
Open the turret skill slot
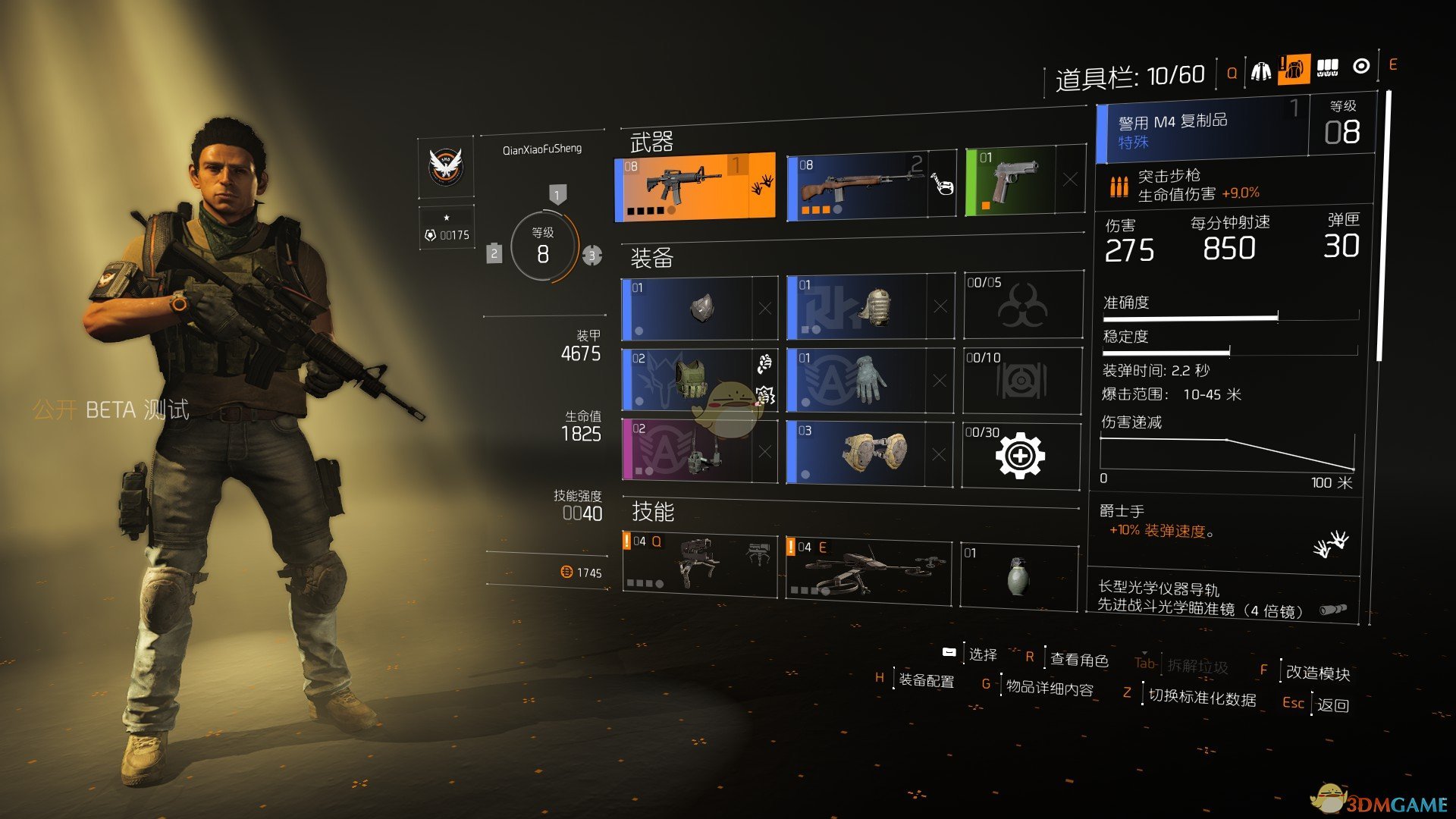click(699, 564)
